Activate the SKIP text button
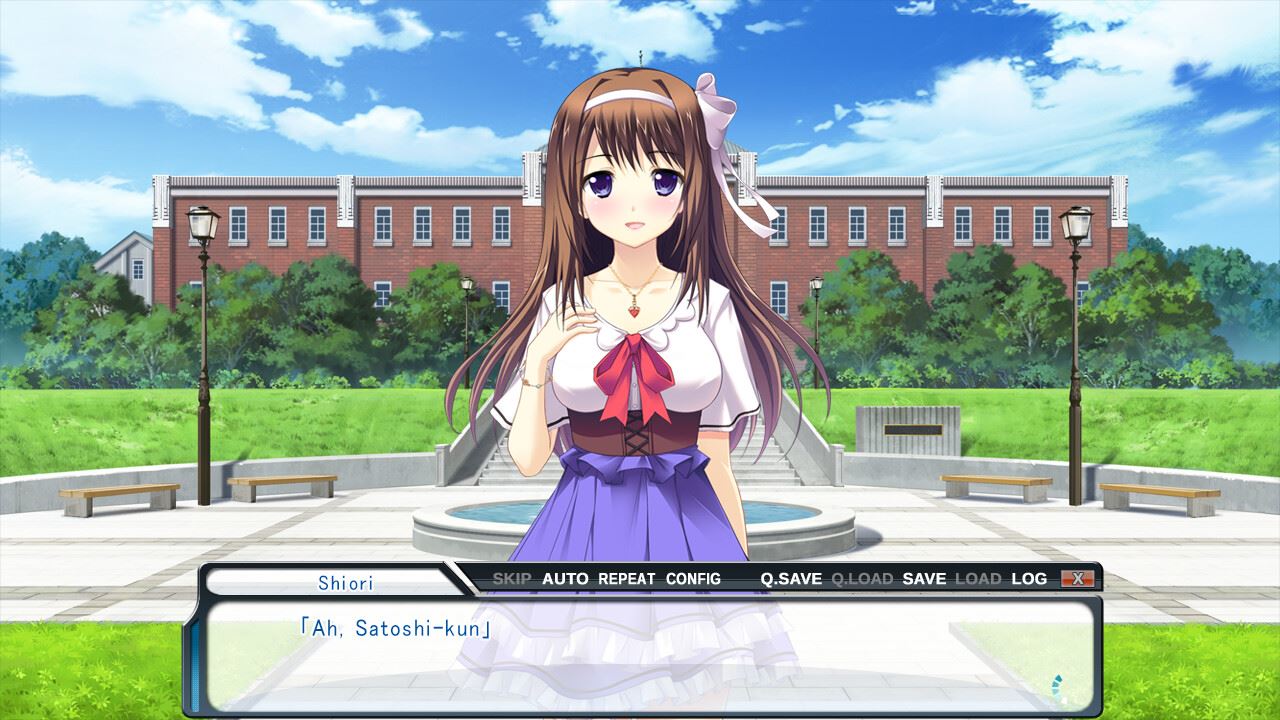The image size is (1280, 720). click(512, 579)
